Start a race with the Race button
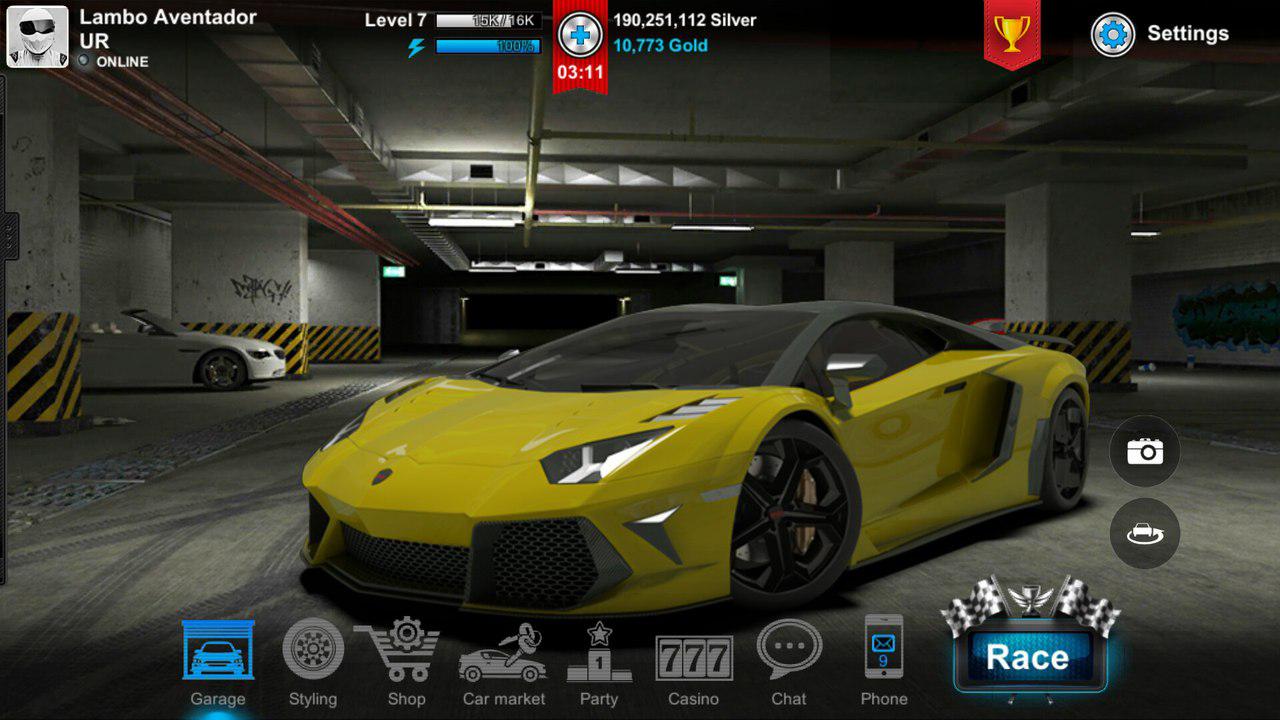Viewport: 1280px width, 720px height. click(x=1030, y=657)
